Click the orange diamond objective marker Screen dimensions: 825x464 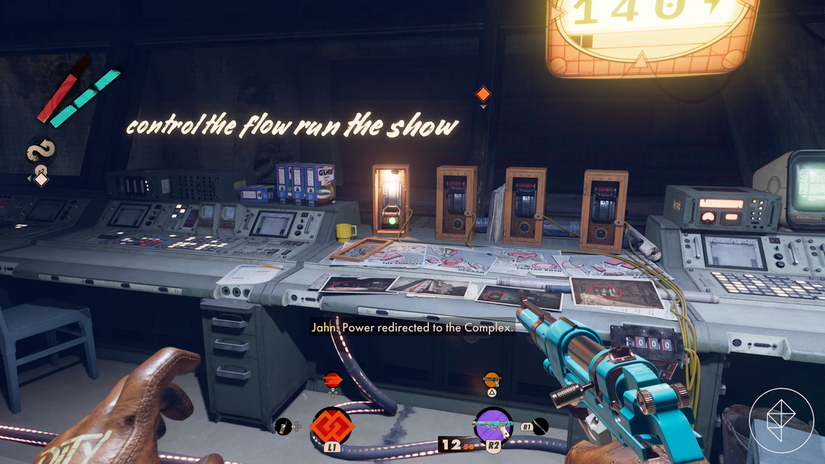click(x=483, y=94)
